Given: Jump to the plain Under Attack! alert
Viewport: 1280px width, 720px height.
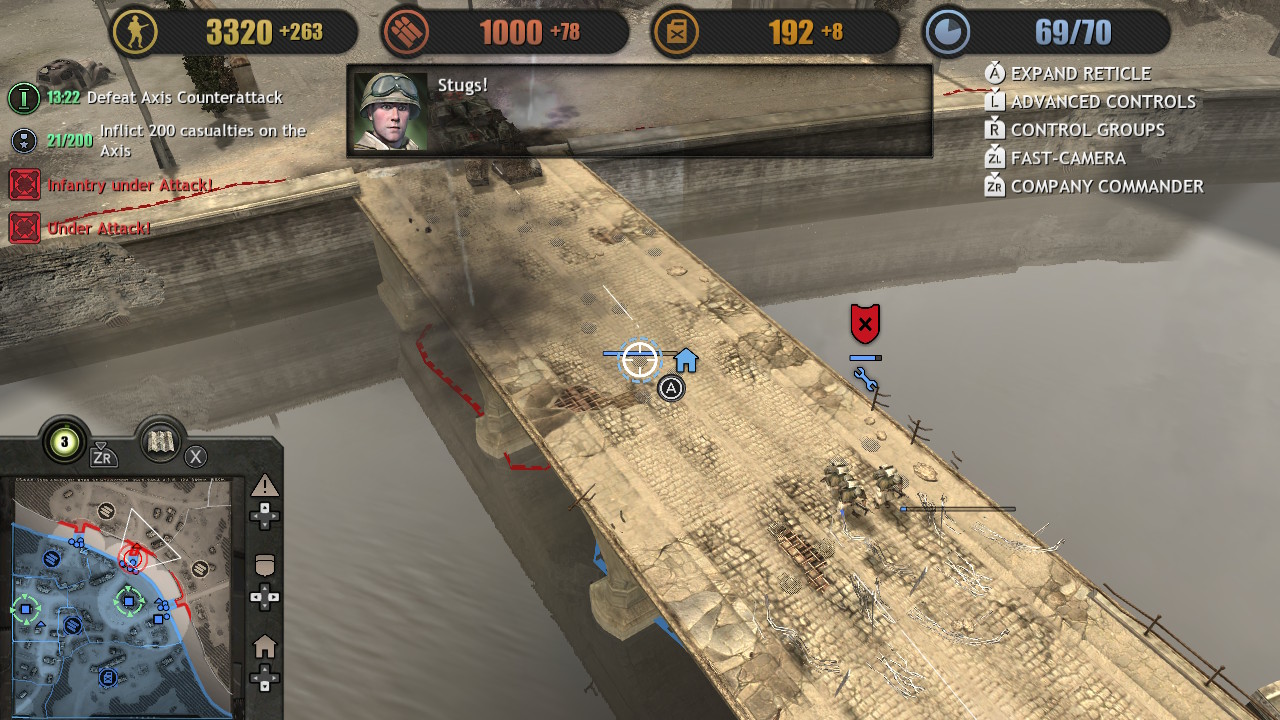Looking at the screenshot, I should click(x=99, y=229).
